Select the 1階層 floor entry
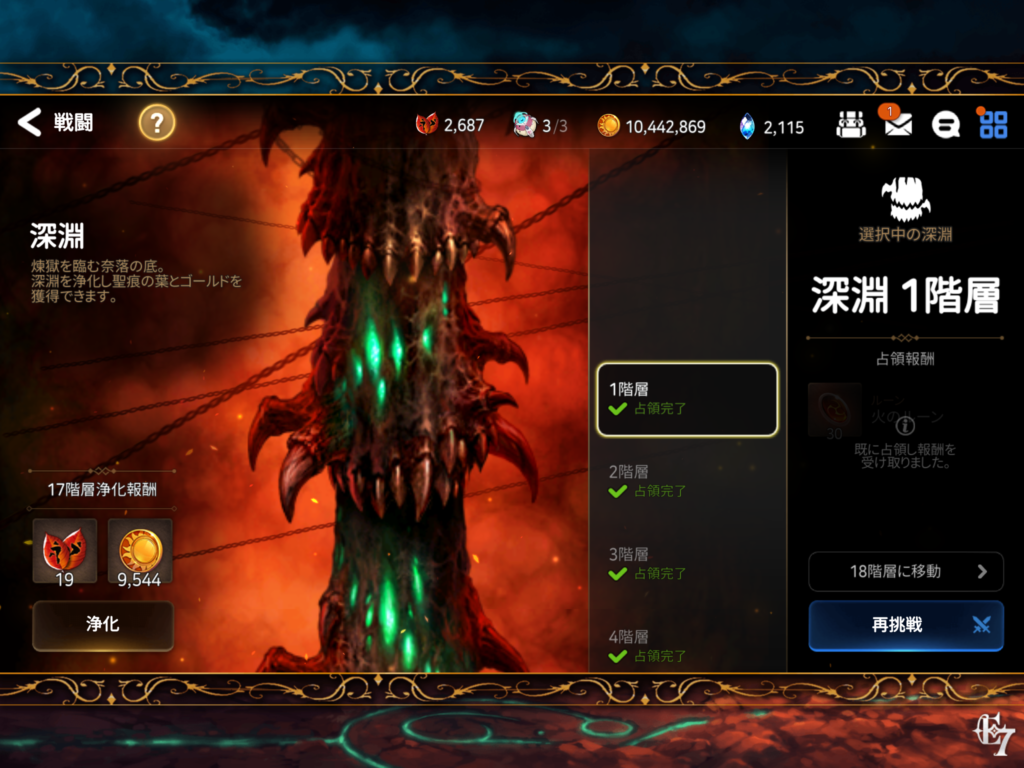The width and height of the screenshot is (1024, 768). [687, 399]
